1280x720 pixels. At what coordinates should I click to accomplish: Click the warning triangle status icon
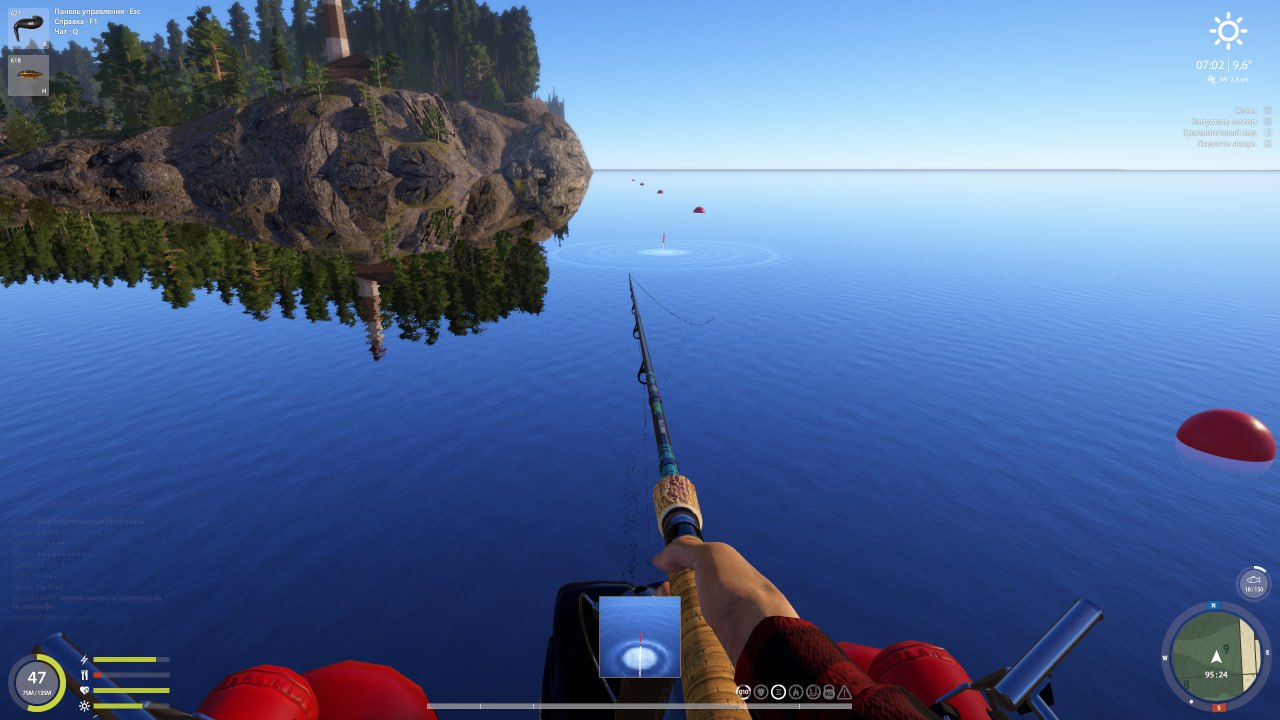[x=845, y=692]
